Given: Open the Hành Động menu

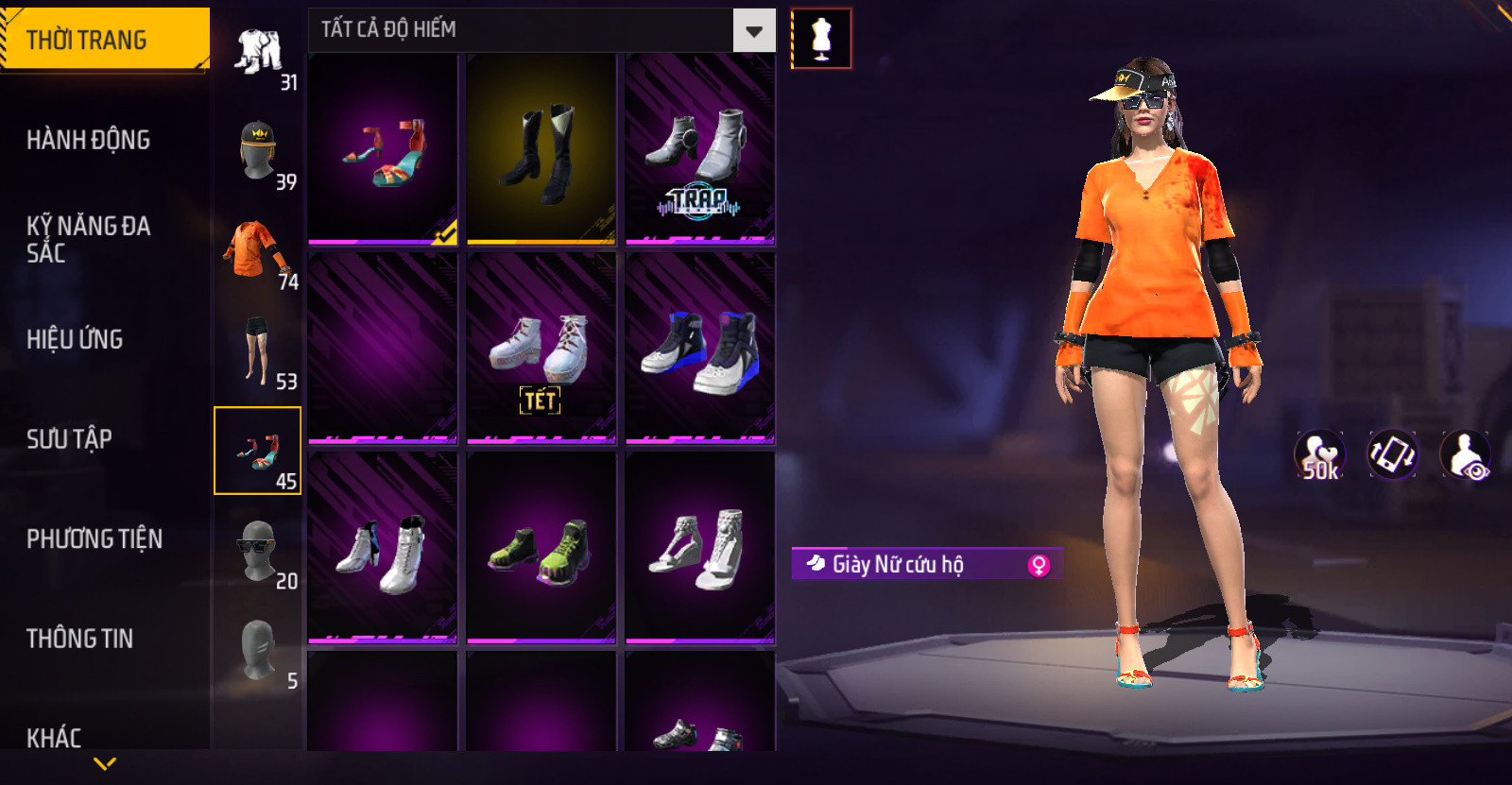Looking at the screenshot, I should [89, 140].
